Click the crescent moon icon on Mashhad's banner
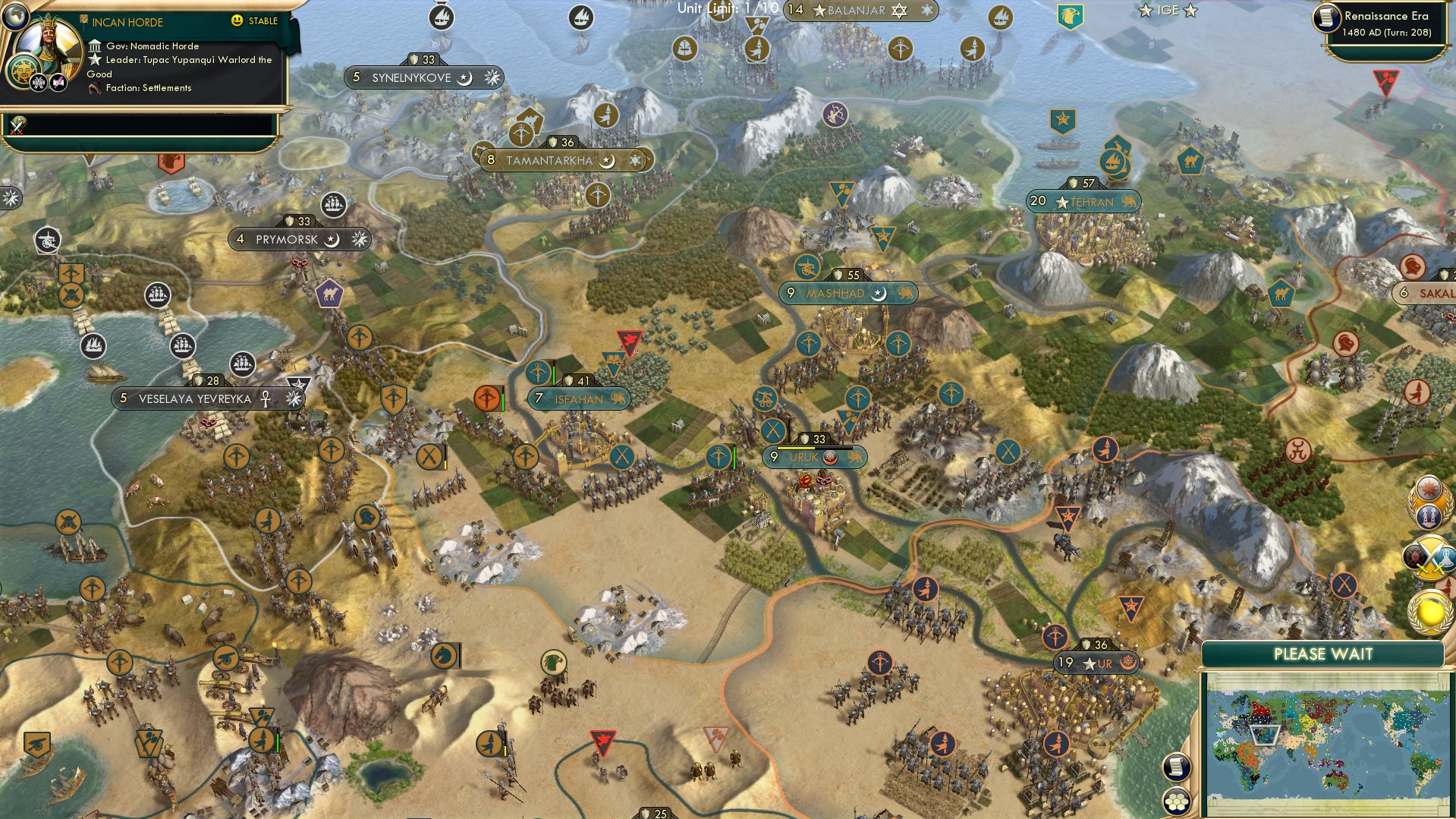Image resolution: width=1456 pixels, height=819 pixels. pyautogui.click(x=879, y=293)
